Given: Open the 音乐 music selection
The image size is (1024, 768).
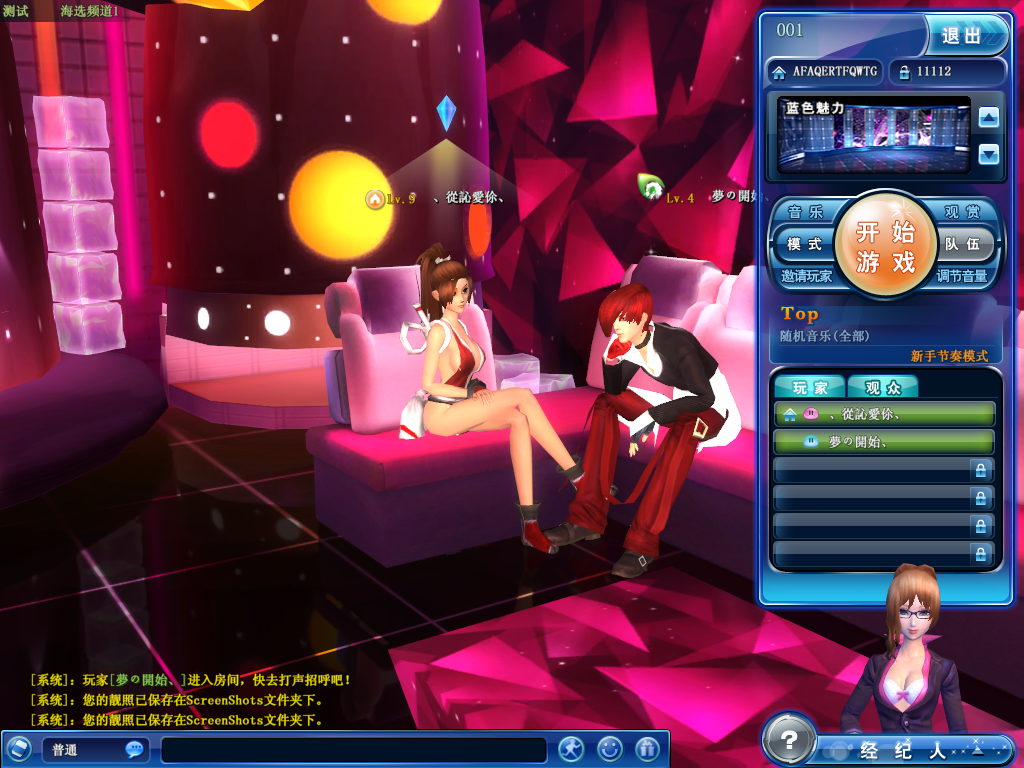Looking at the screenshot, I should [805, 212].
